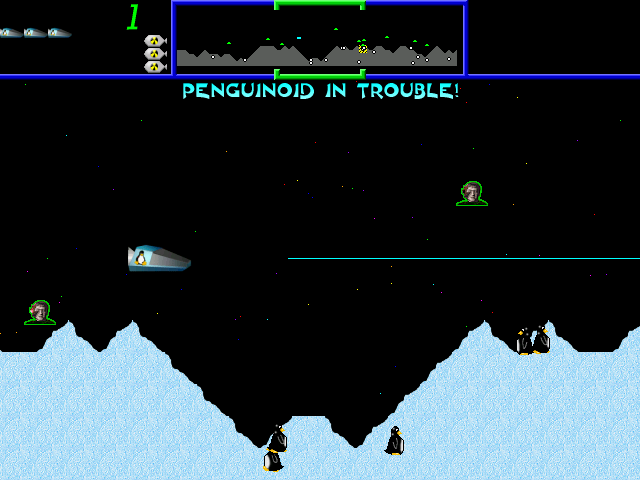The image size is (640, 480).
Task: Click the radar minimap scanner
Action: (x=318, y=40)
